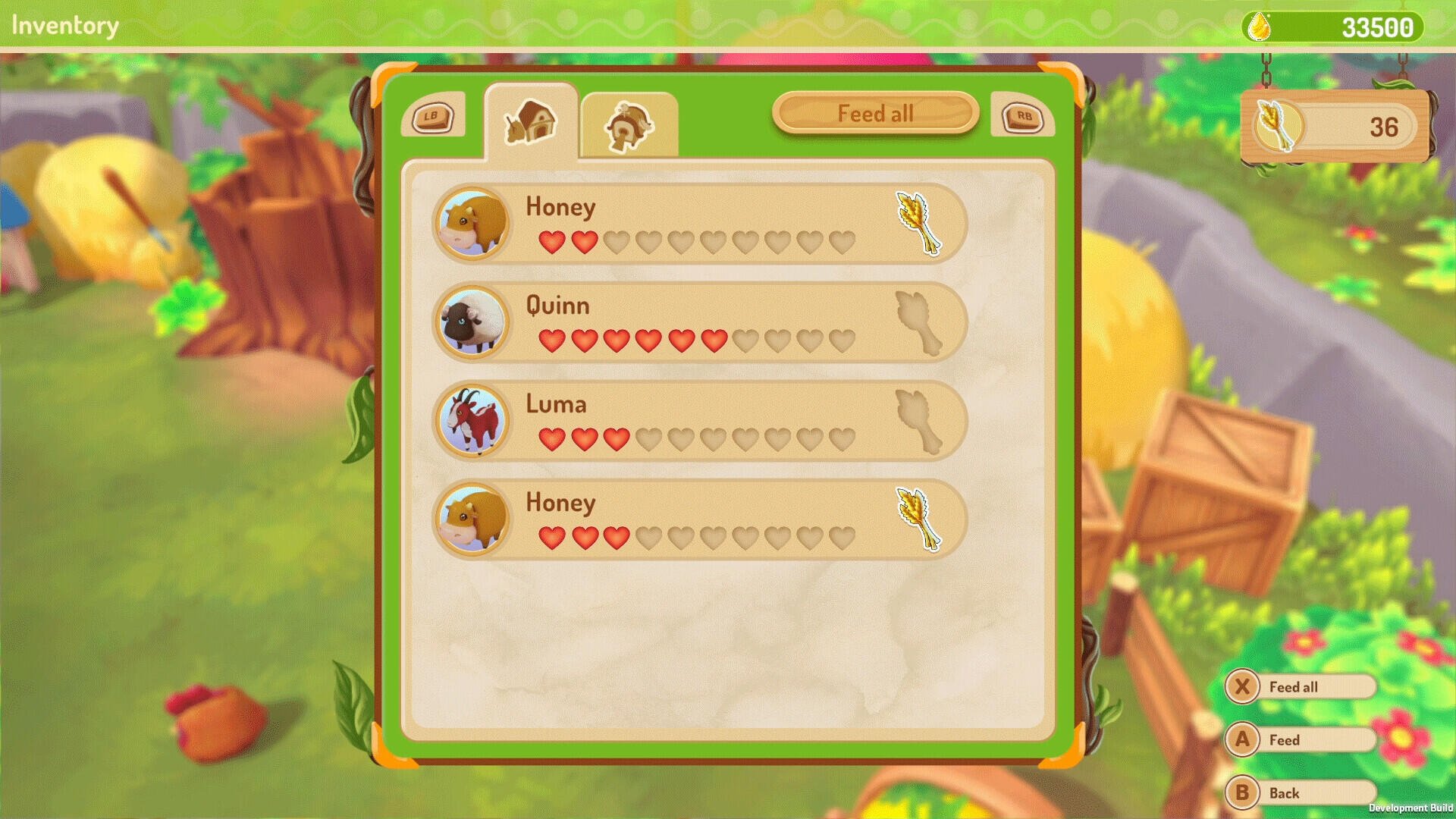Click Quinn the sheep's portrait

[x=470, y=322]
